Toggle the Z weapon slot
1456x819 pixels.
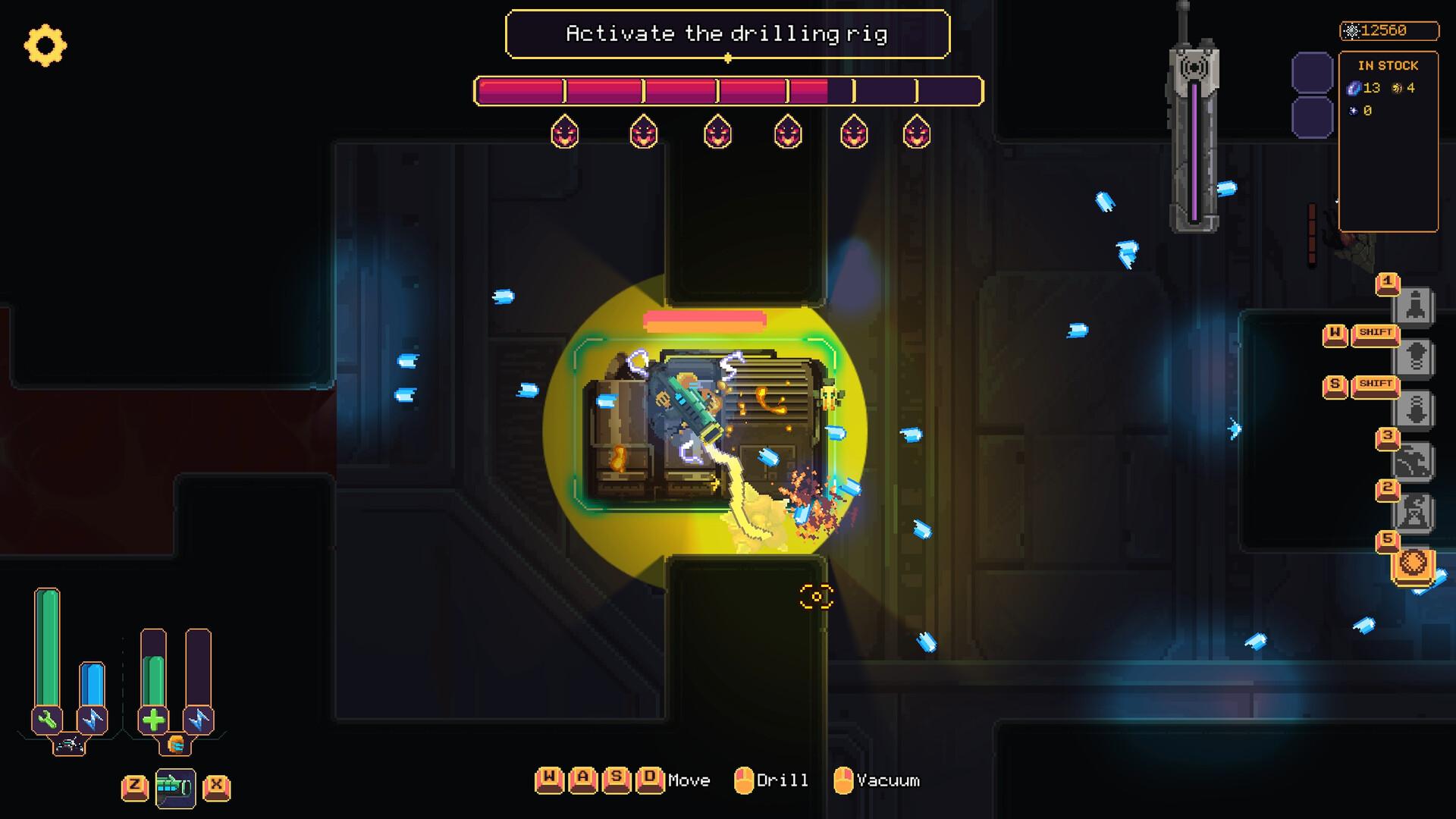(x=135, y=787)
